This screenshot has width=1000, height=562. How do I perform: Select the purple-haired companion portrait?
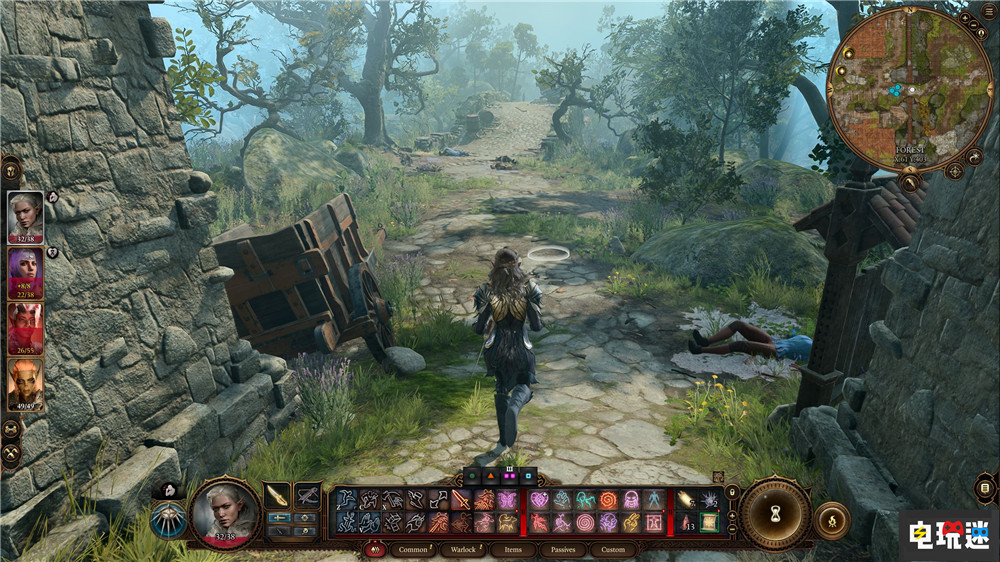(25, 273)
